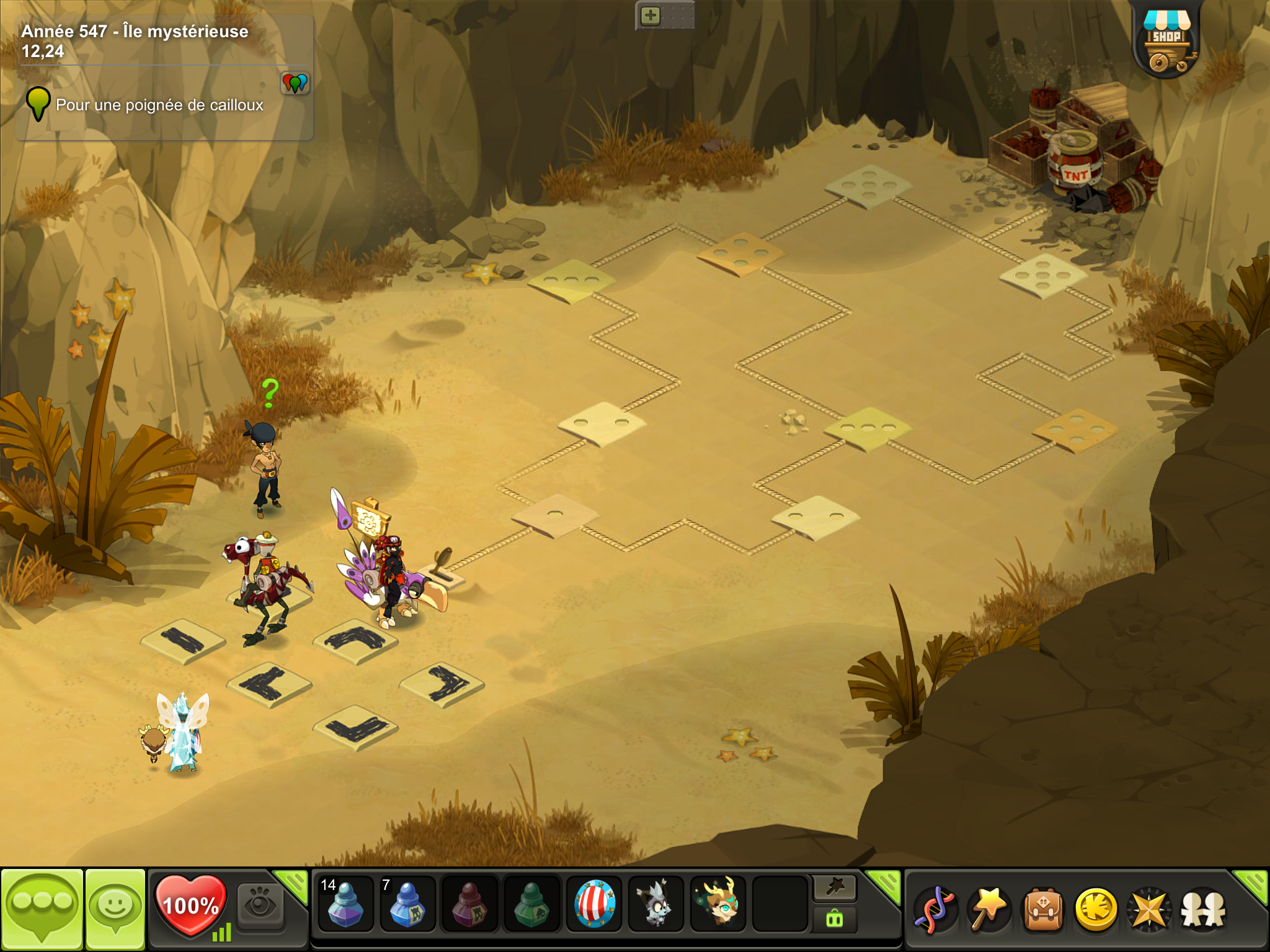Select the grey horned pet slot
Image resolution: width=1270 pixels, height=952 pixels.
pyautogui.click(x=655, y=904)
